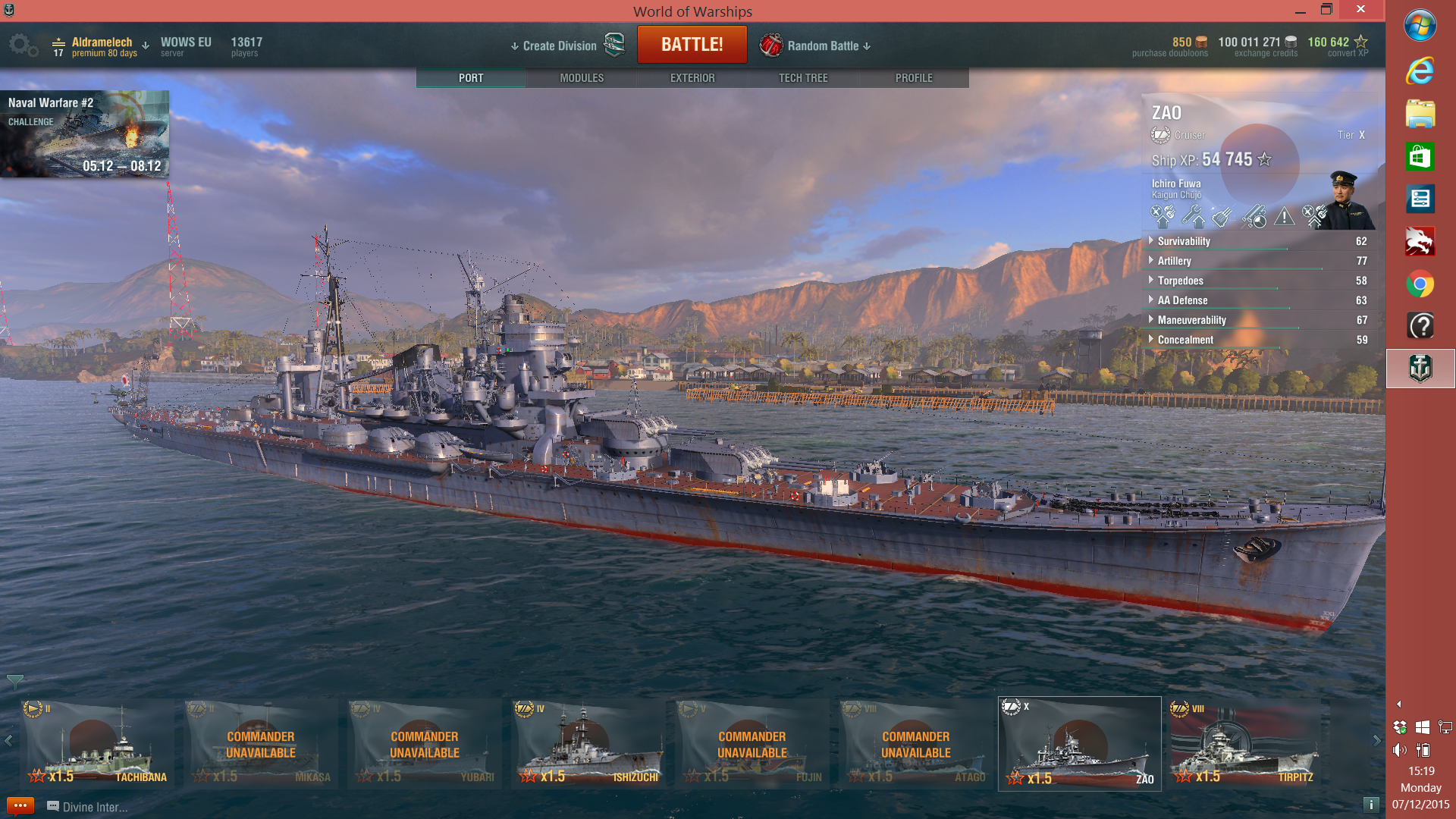Select the wrench commander skill icon
This screenshot has width=1456, height=819.
click(1192, 218)
